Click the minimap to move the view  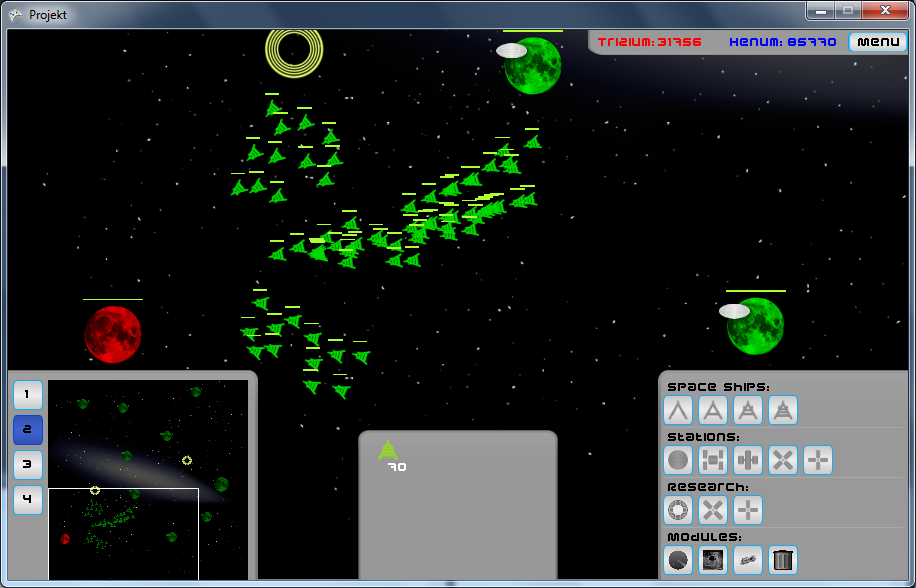click(x=148, y=479)
